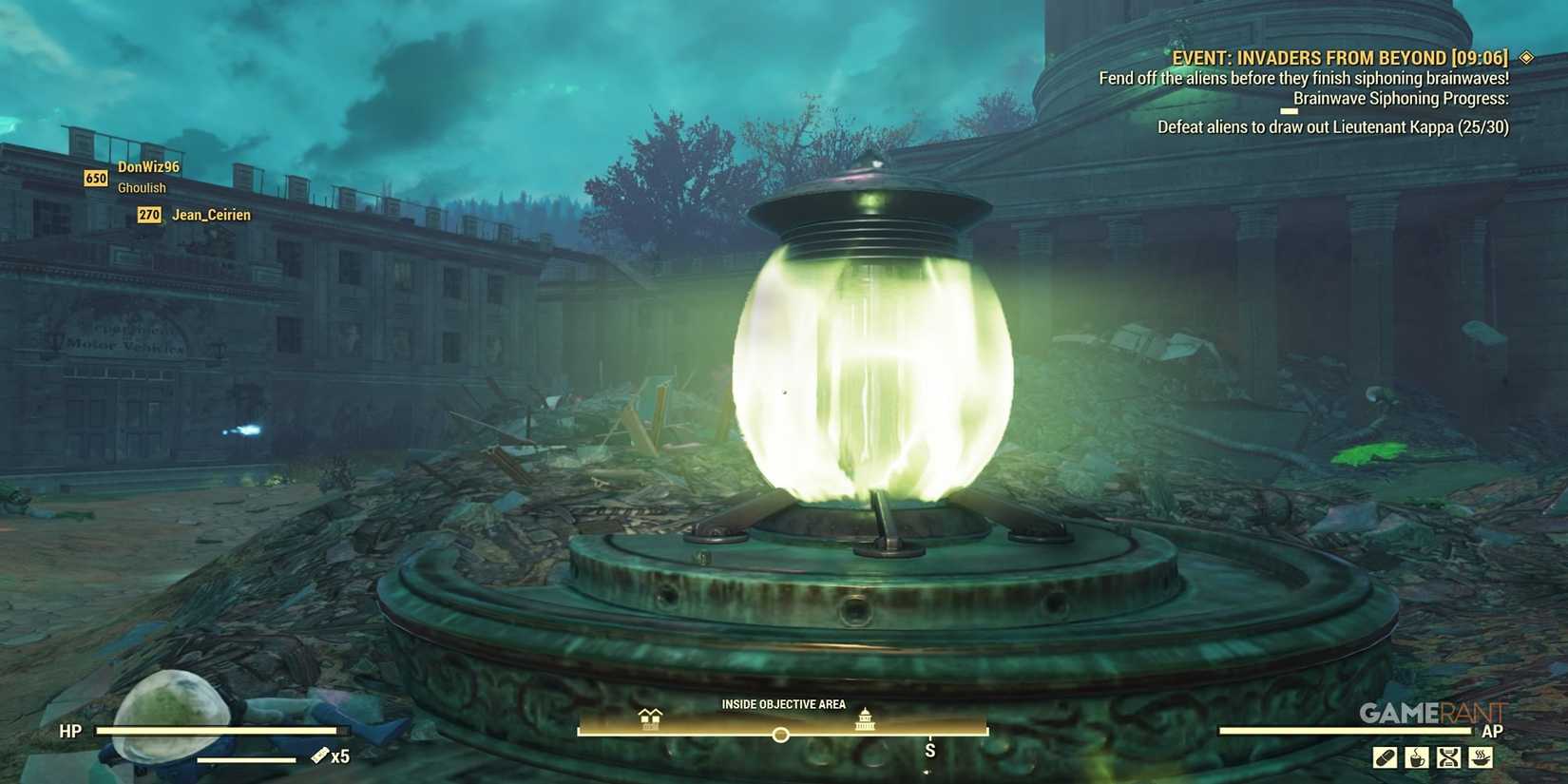This screenshot has height=784, width=1568.
Task: Click the Capitol building marker on the compass
Action: 866,720
